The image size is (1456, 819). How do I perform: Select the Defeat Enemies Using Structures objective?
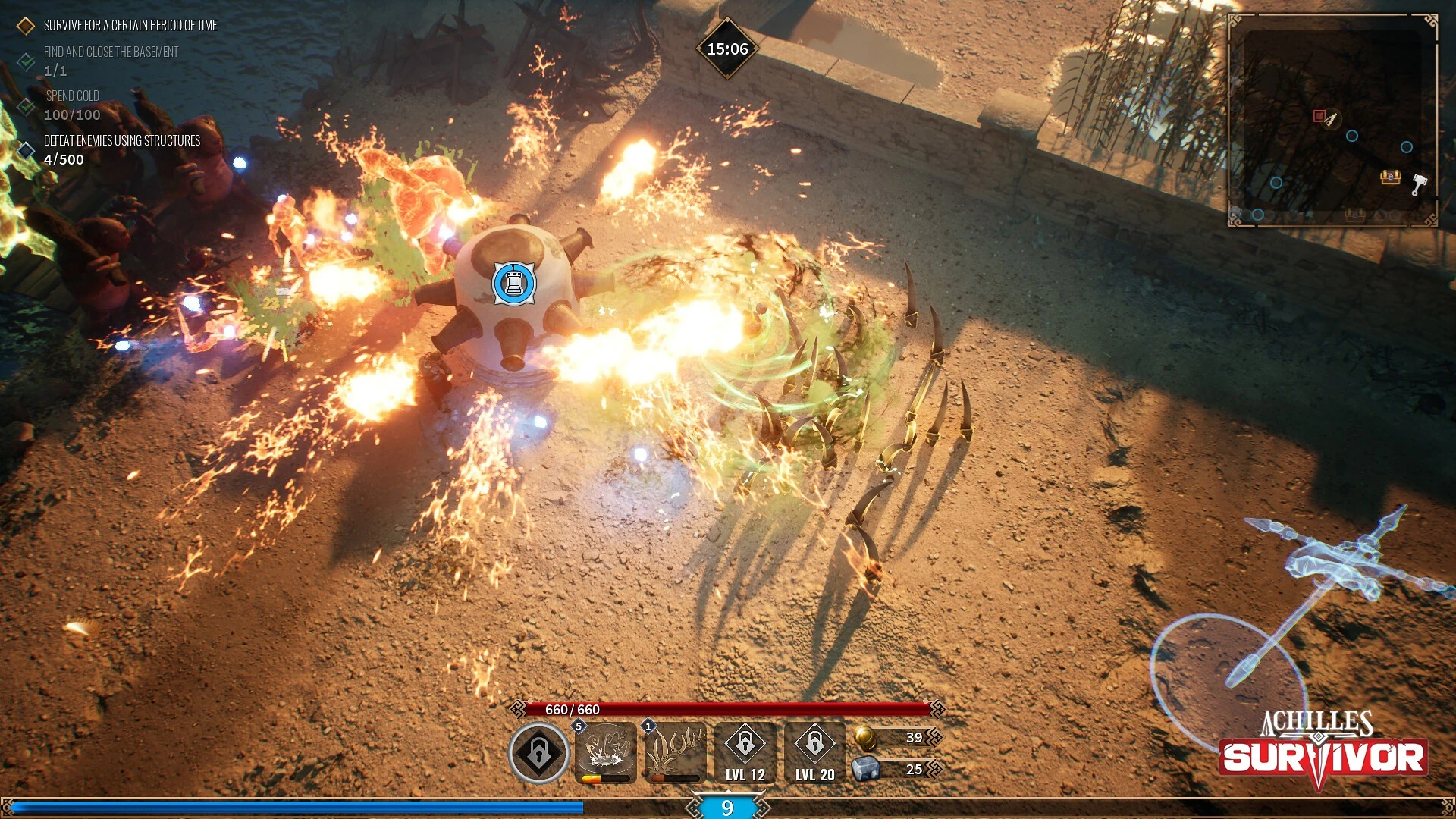(121, 141)
